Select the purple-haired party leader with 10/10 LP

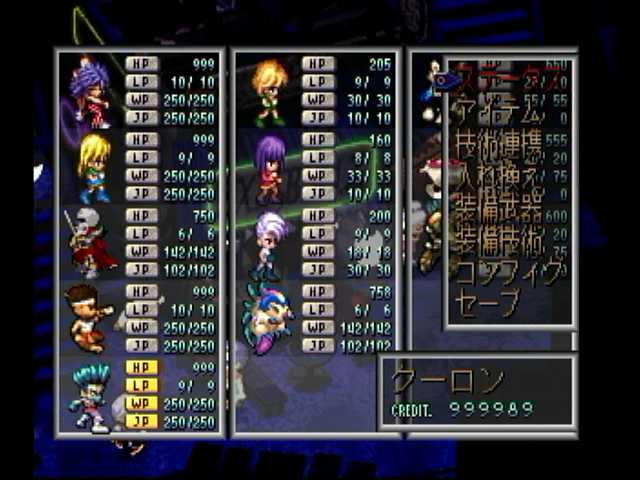click(91, 91)
